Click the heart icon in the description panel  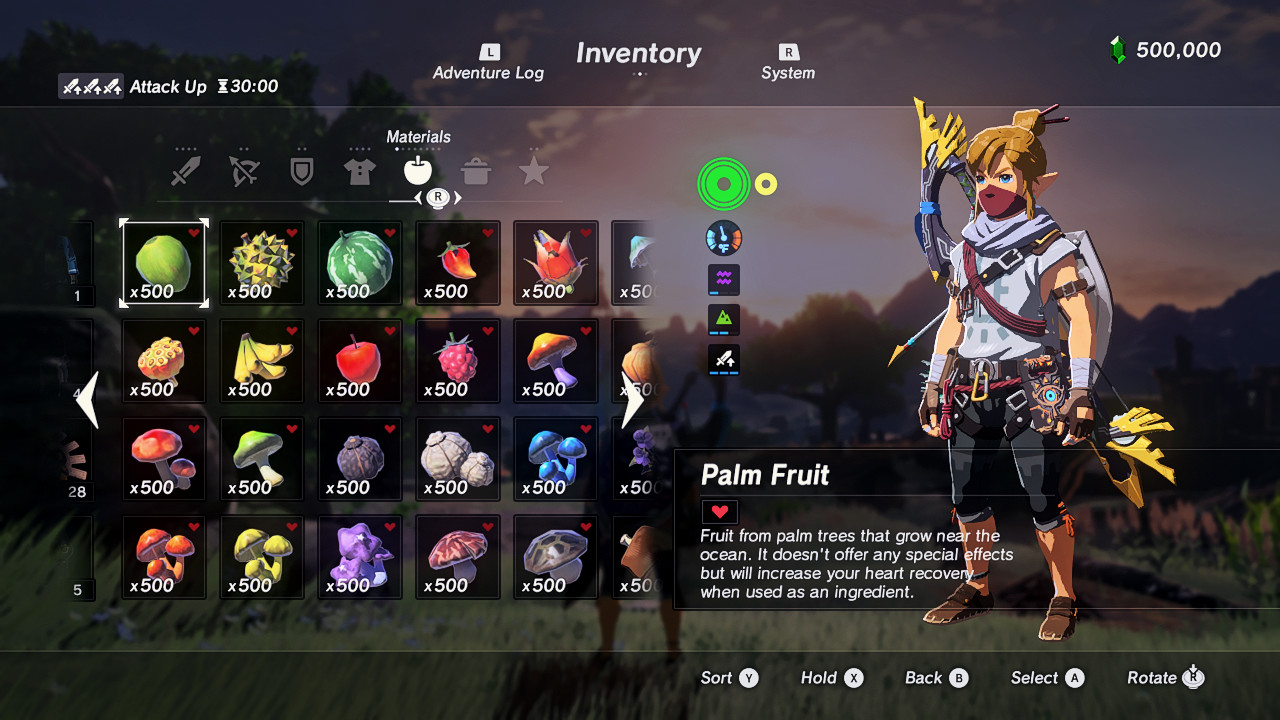tap(718, 511)
